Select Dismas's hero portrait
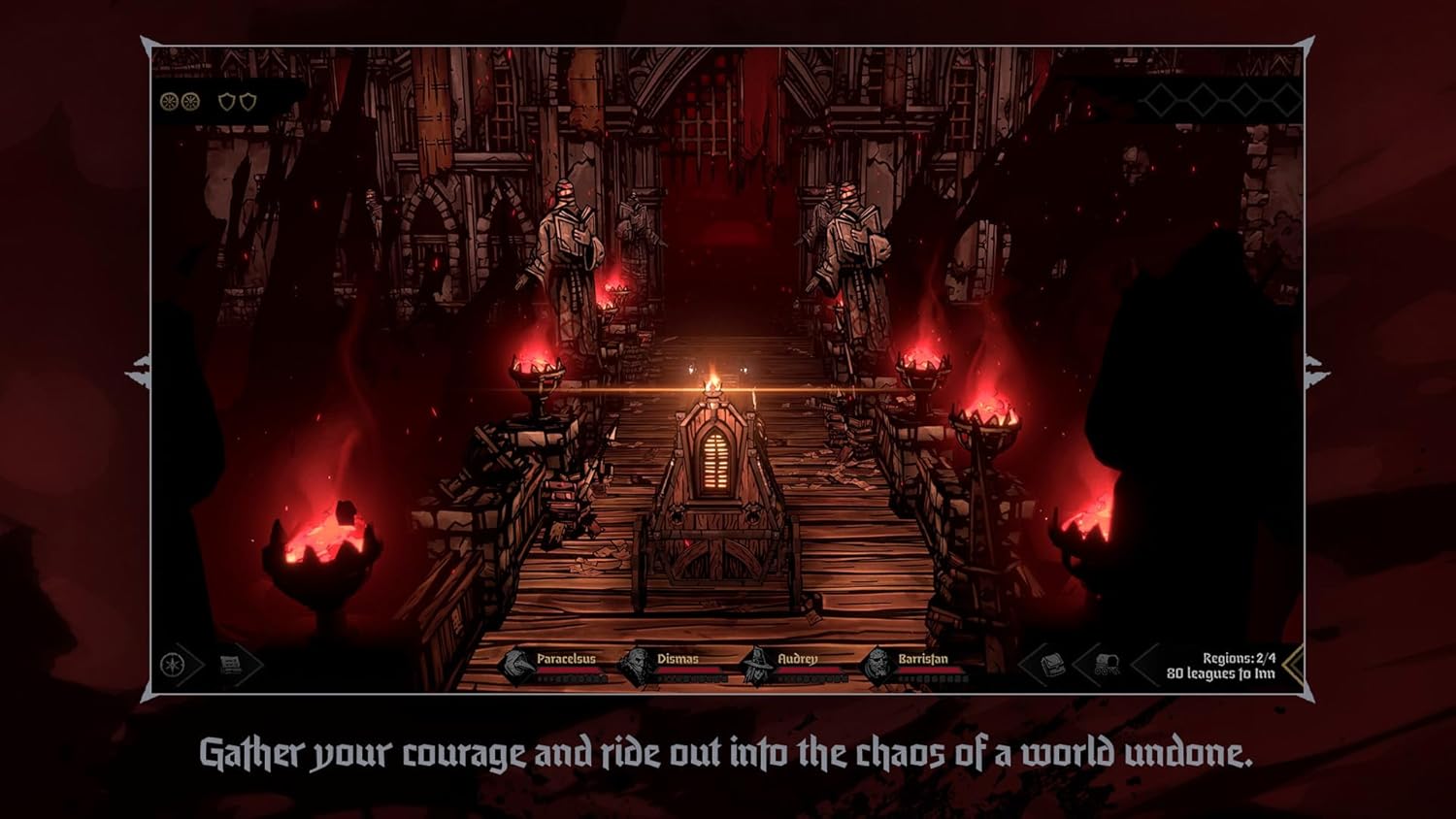This screenshot has width=1456, height=819. (636, 667)
